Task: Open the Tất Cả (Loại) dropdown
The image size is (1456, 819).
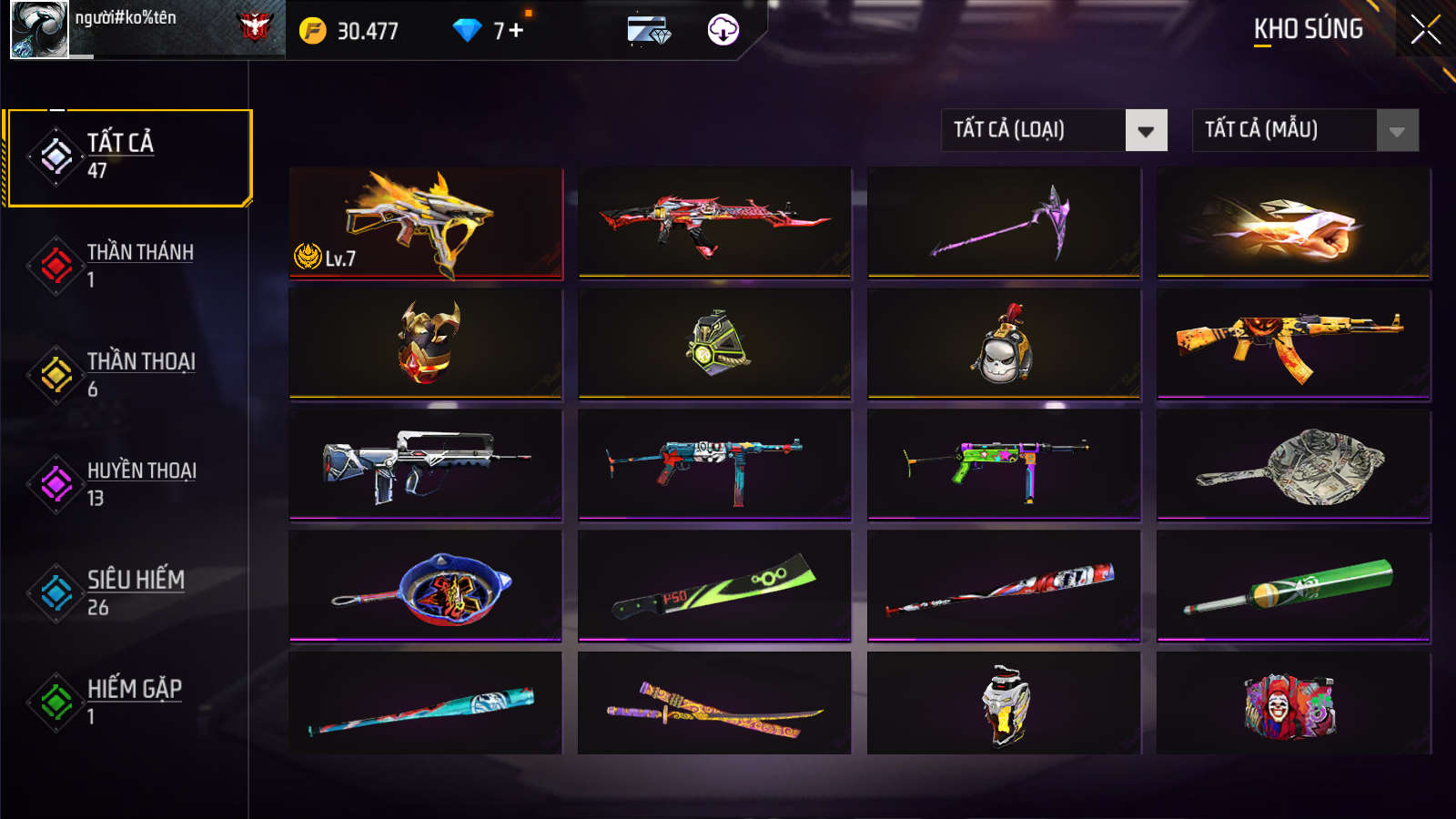Action: point(1054,130)
